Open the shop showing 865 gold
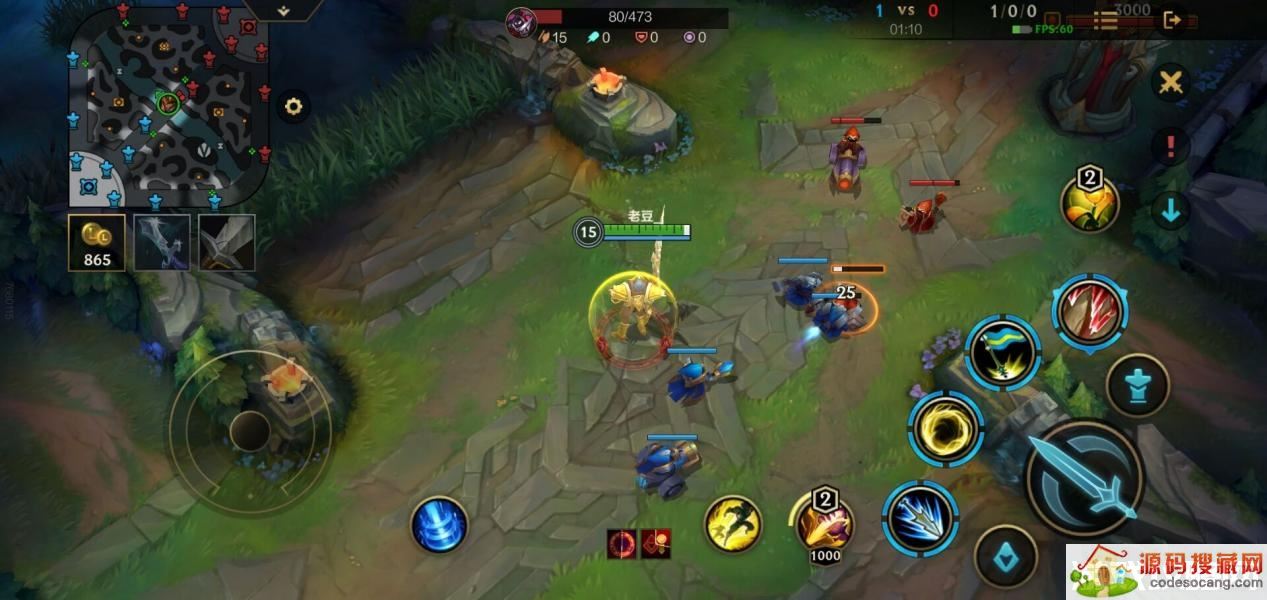The width and height of the screenshot is (1267, 600). (x=97, y=243)
